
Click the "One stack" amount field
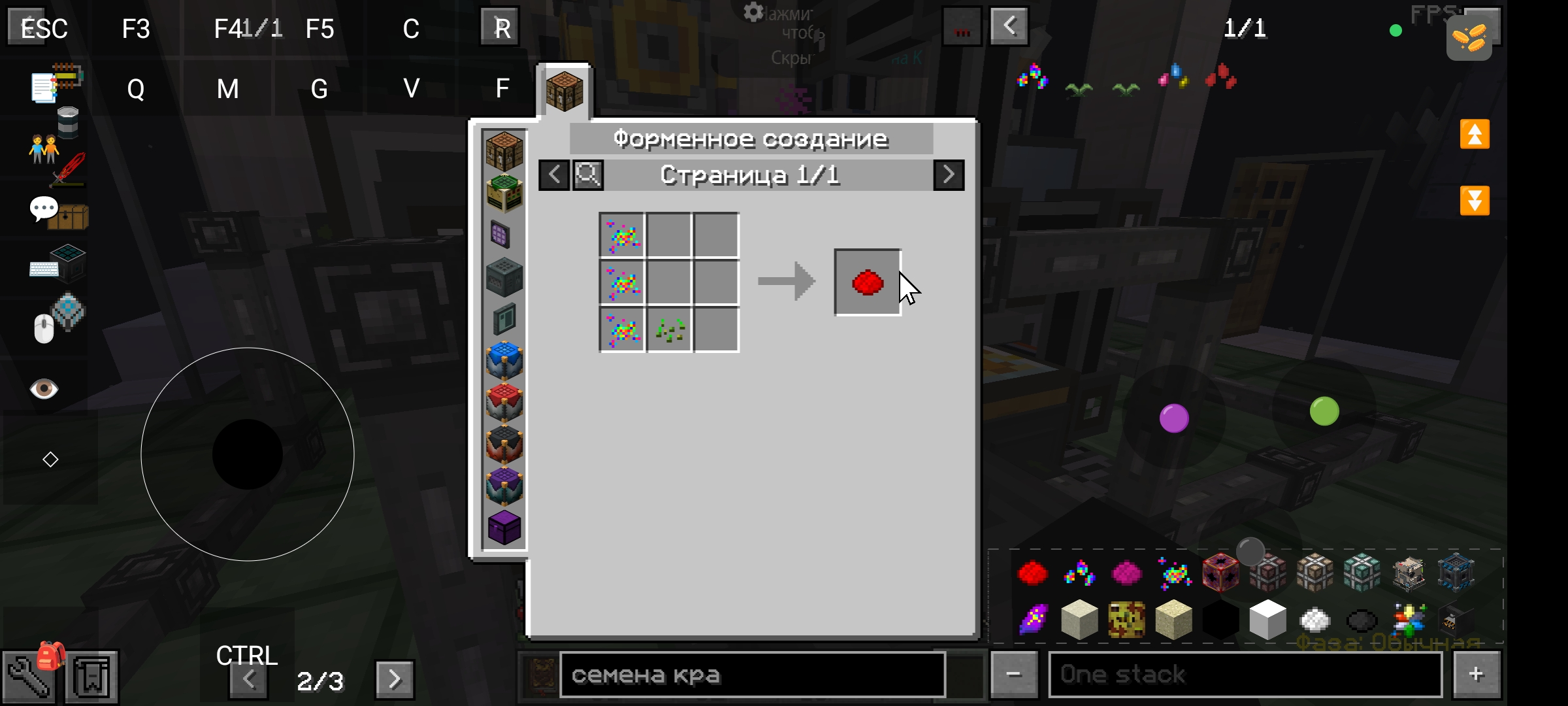point(1245,675)
